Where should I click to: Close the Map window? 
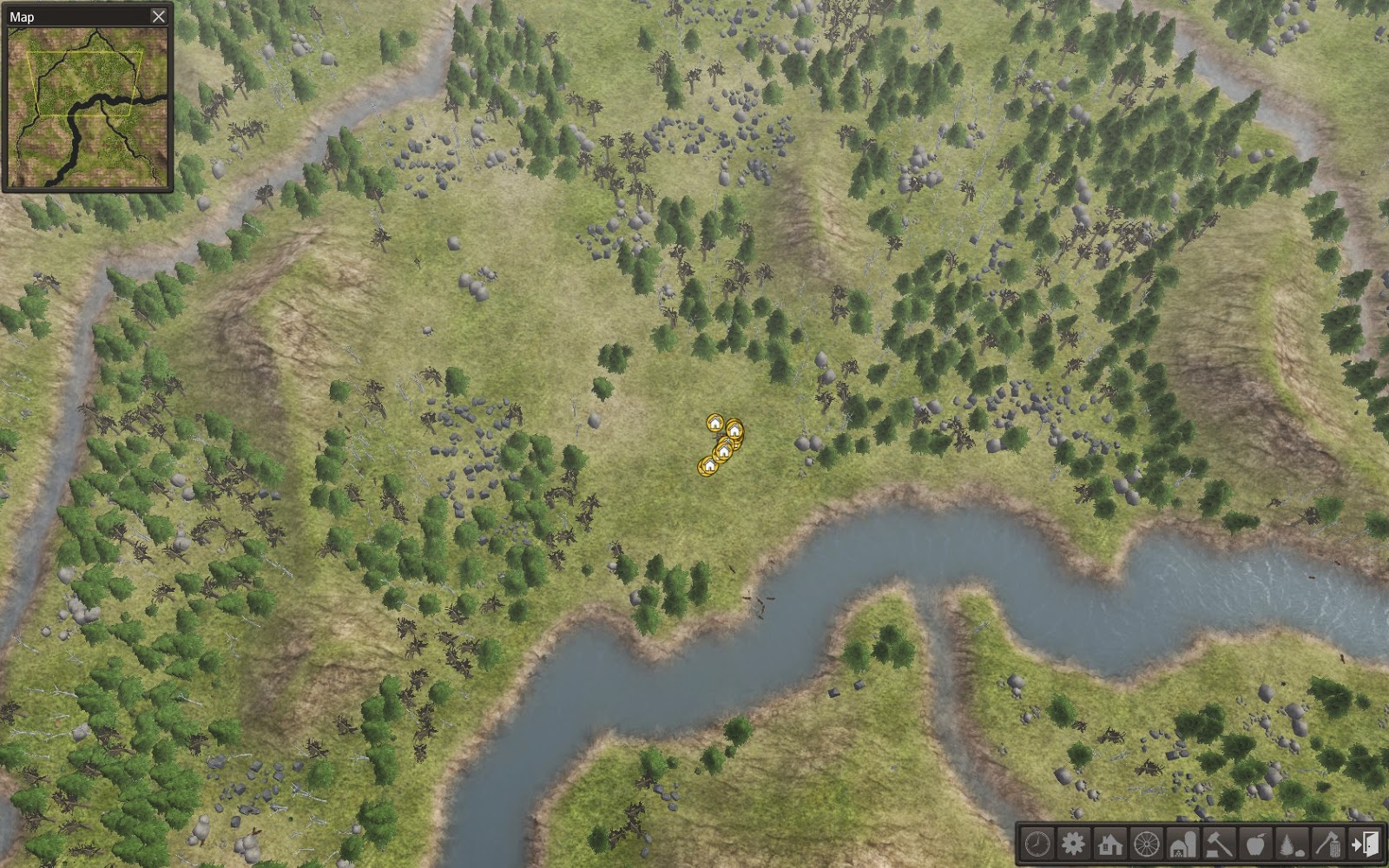pyautogui.click(x=159, y=15)
